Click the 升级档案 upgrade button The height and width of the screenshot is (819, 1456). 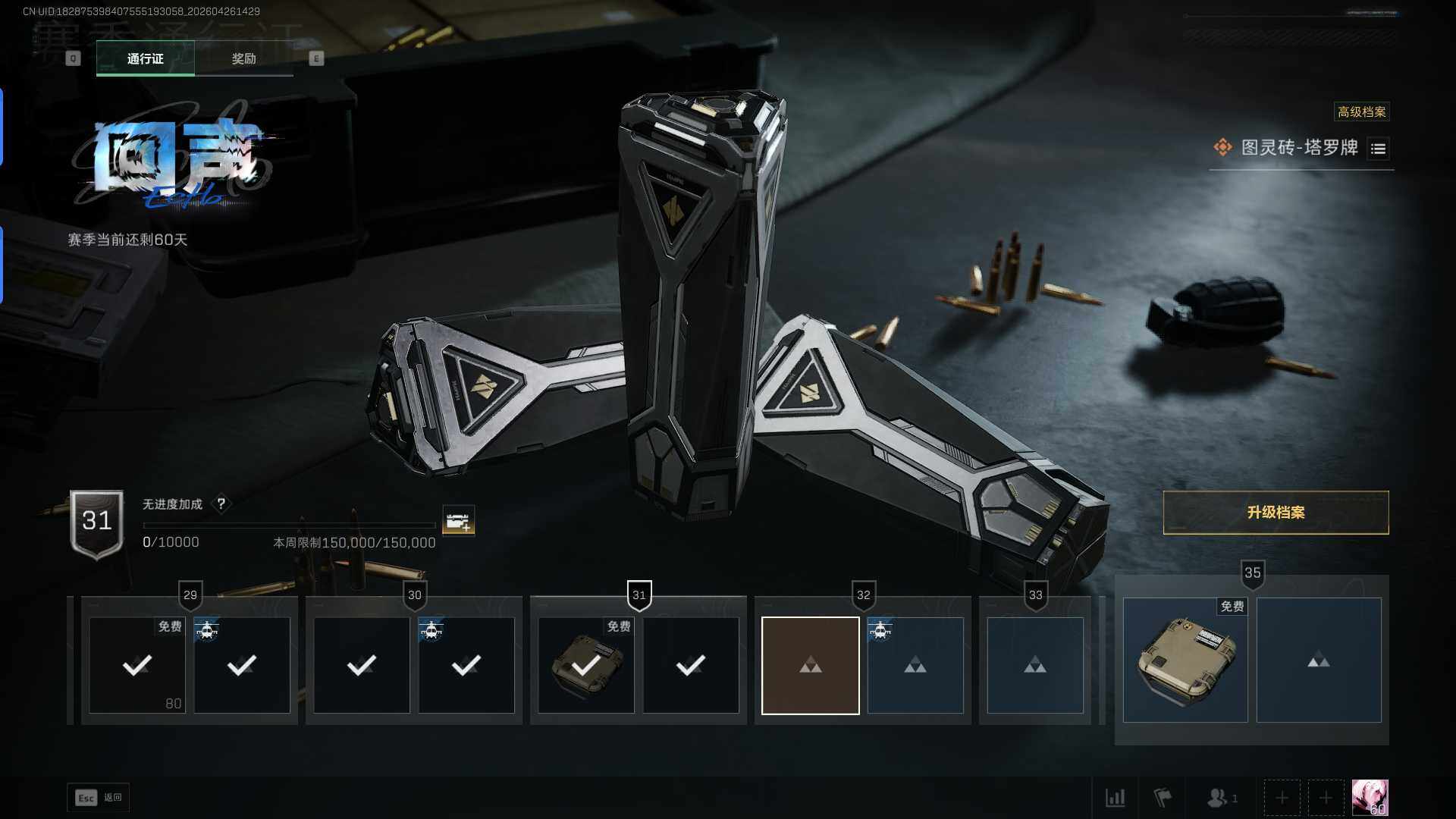click(1276, 513)
